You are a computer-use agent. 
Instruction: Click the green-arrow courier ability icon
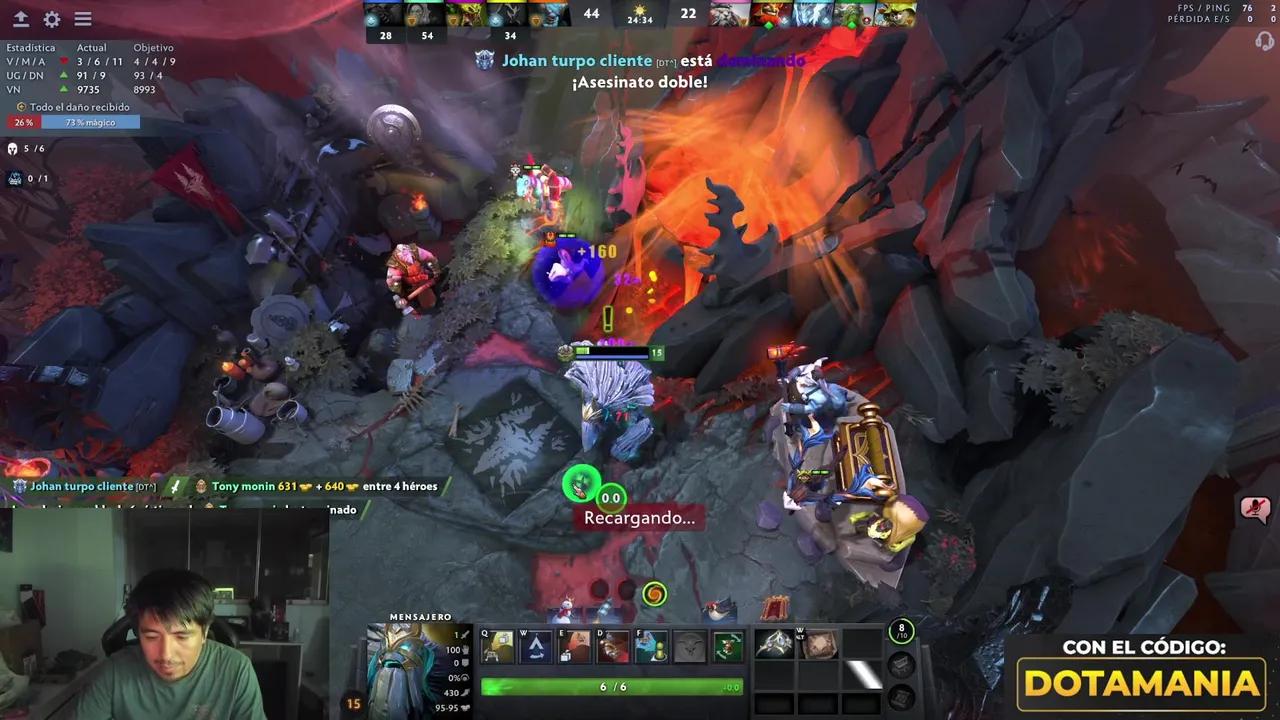point(729,647)
